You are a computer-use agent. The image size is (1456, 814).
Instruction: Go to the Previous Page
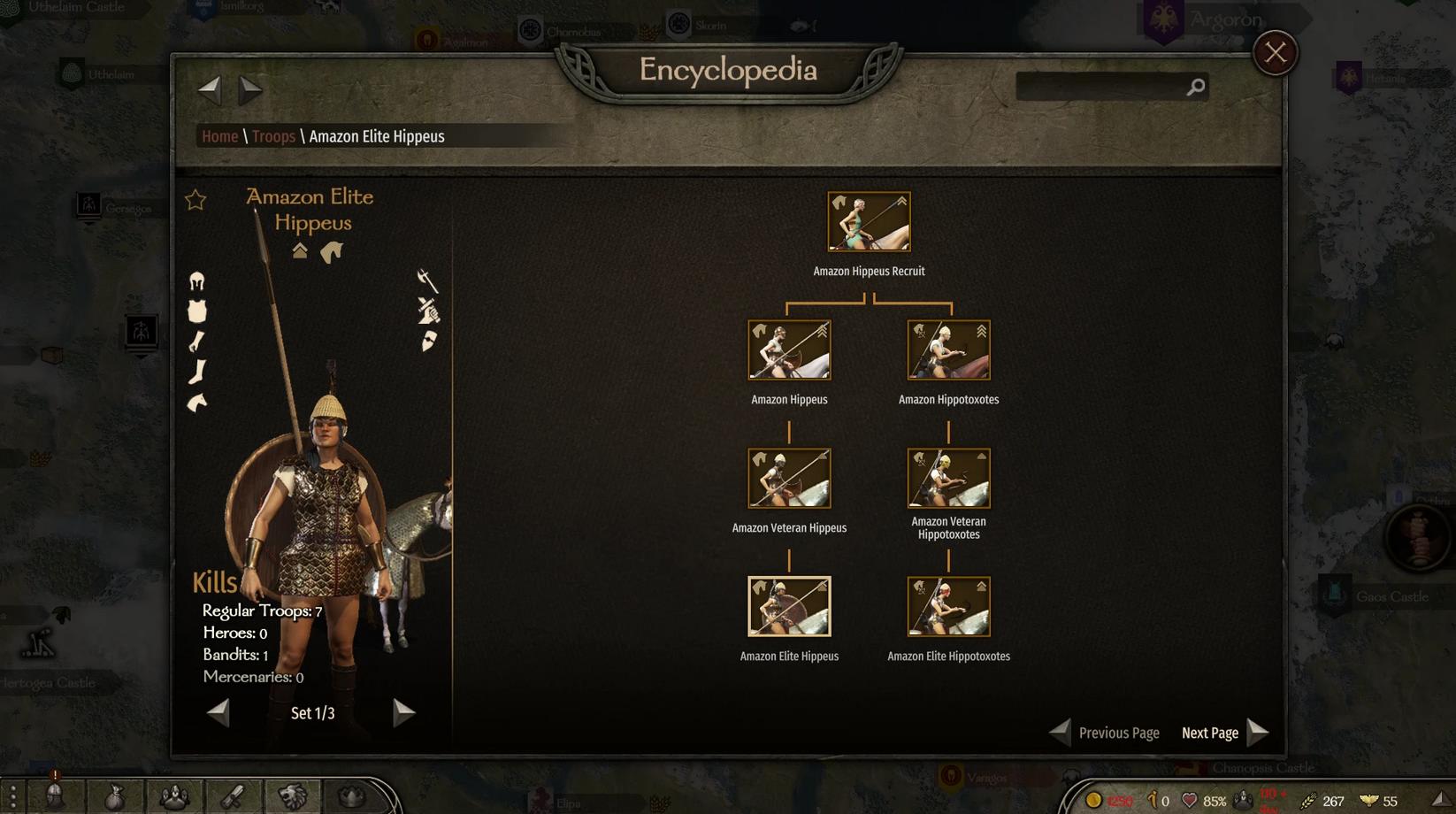(1105, 733)
